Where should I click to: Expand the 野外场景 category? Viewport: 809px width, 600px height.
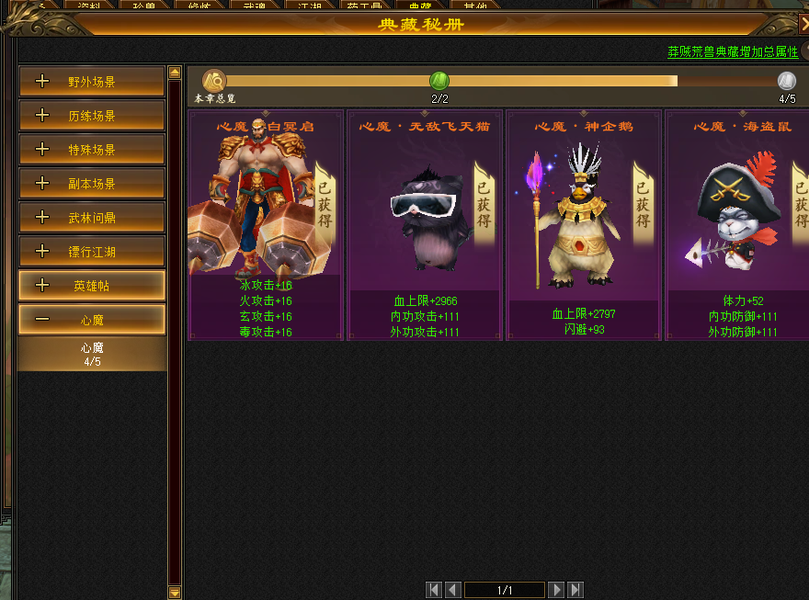tap(91, 82)
